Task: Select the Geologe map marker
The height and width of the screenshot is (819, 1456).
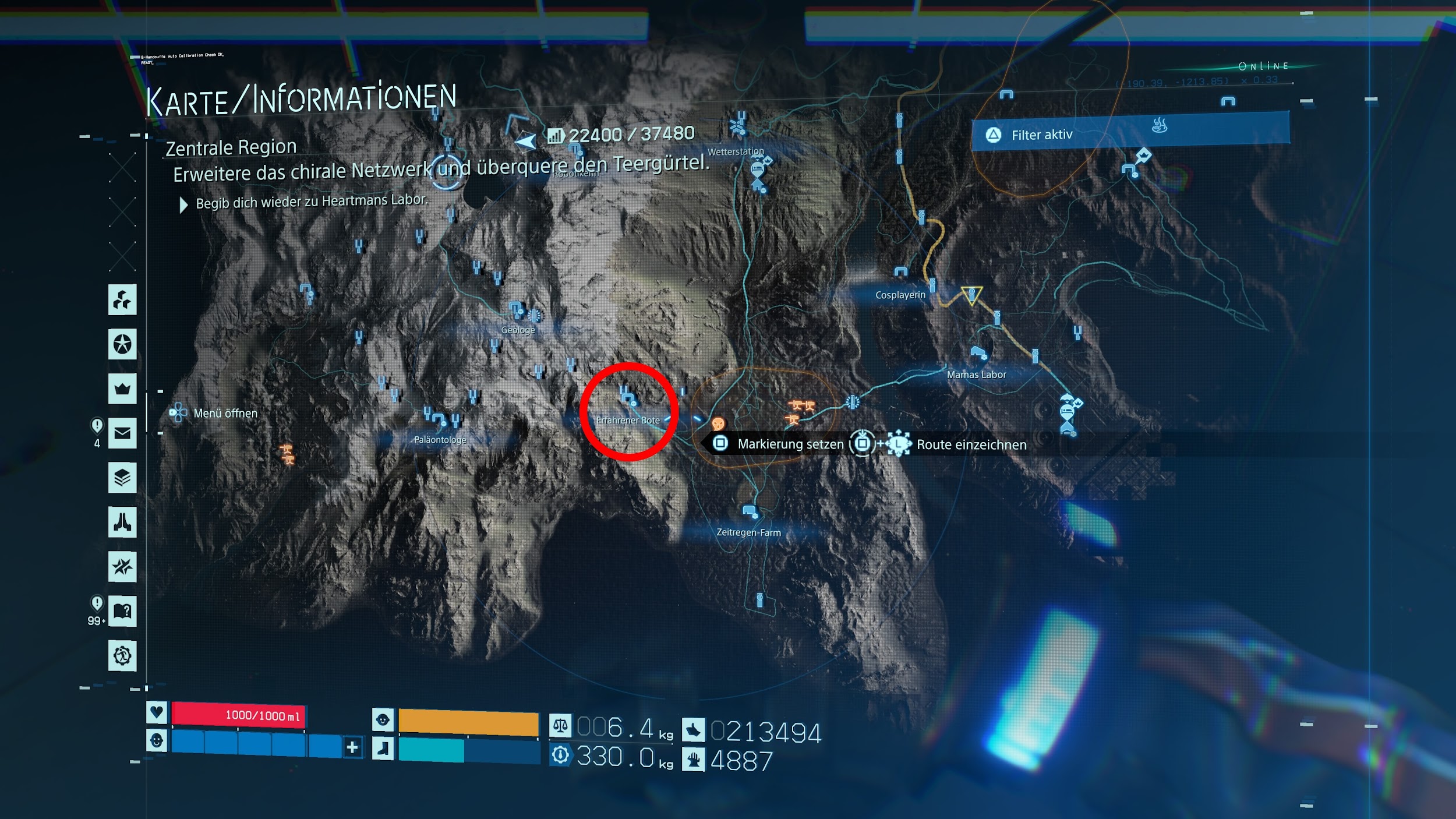Action: pyautogui.click(x=517, y=309)
